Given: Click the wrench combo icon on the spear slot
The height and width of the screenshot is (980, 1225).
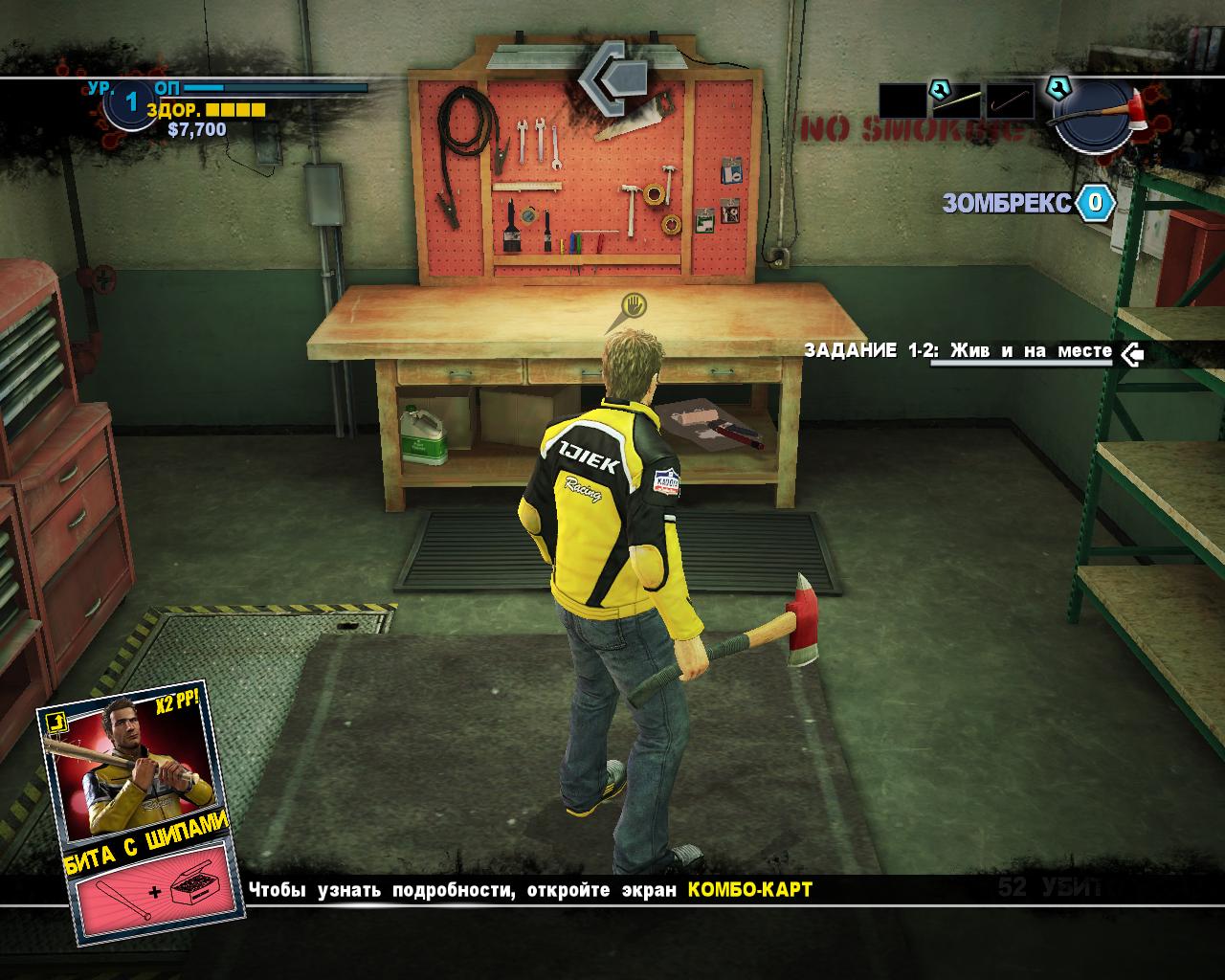Looking at the screenshot, I should tap(939, 89).
